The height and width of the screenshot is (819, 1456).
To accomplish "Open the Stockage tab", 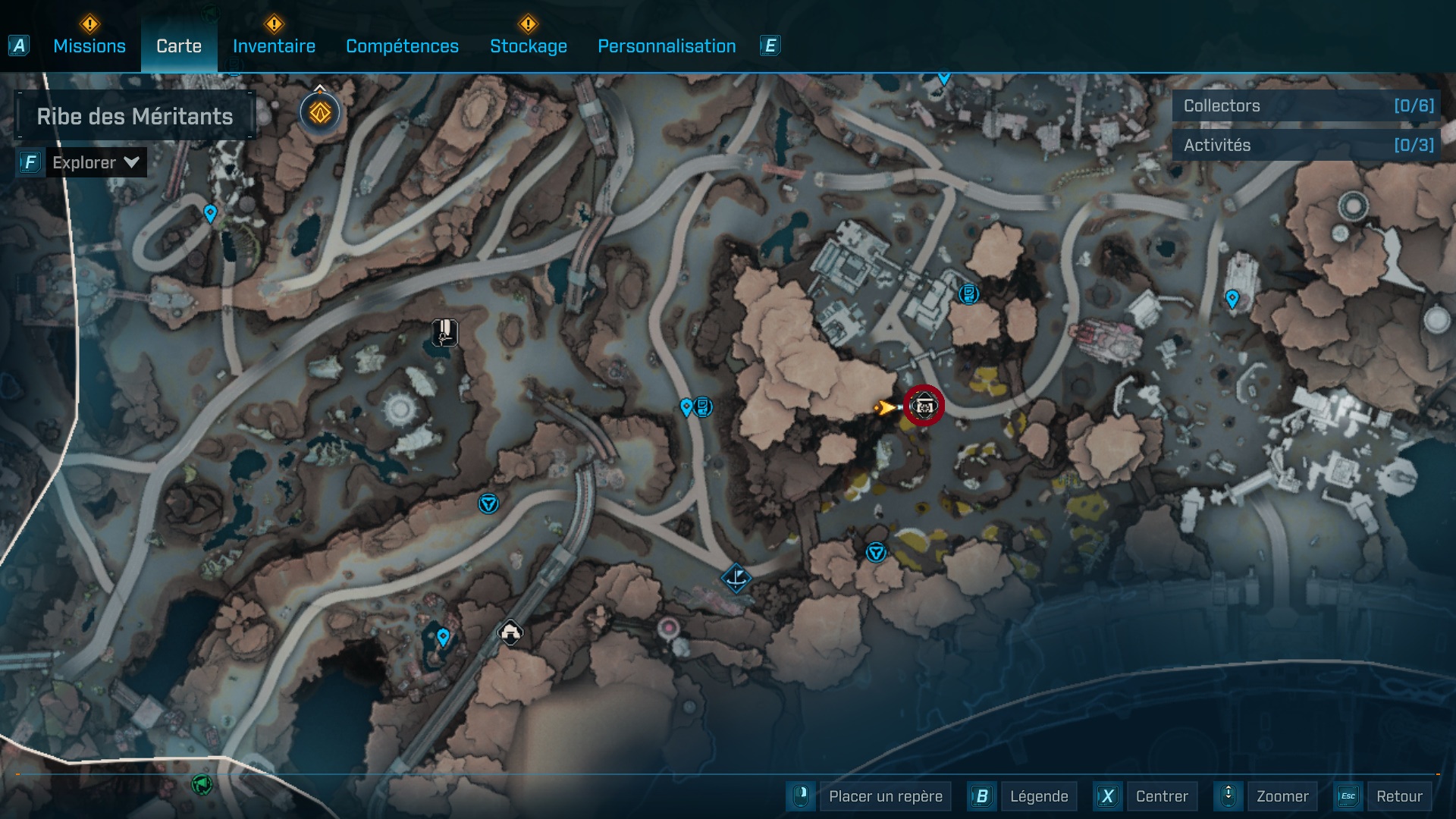I will 528,46.
